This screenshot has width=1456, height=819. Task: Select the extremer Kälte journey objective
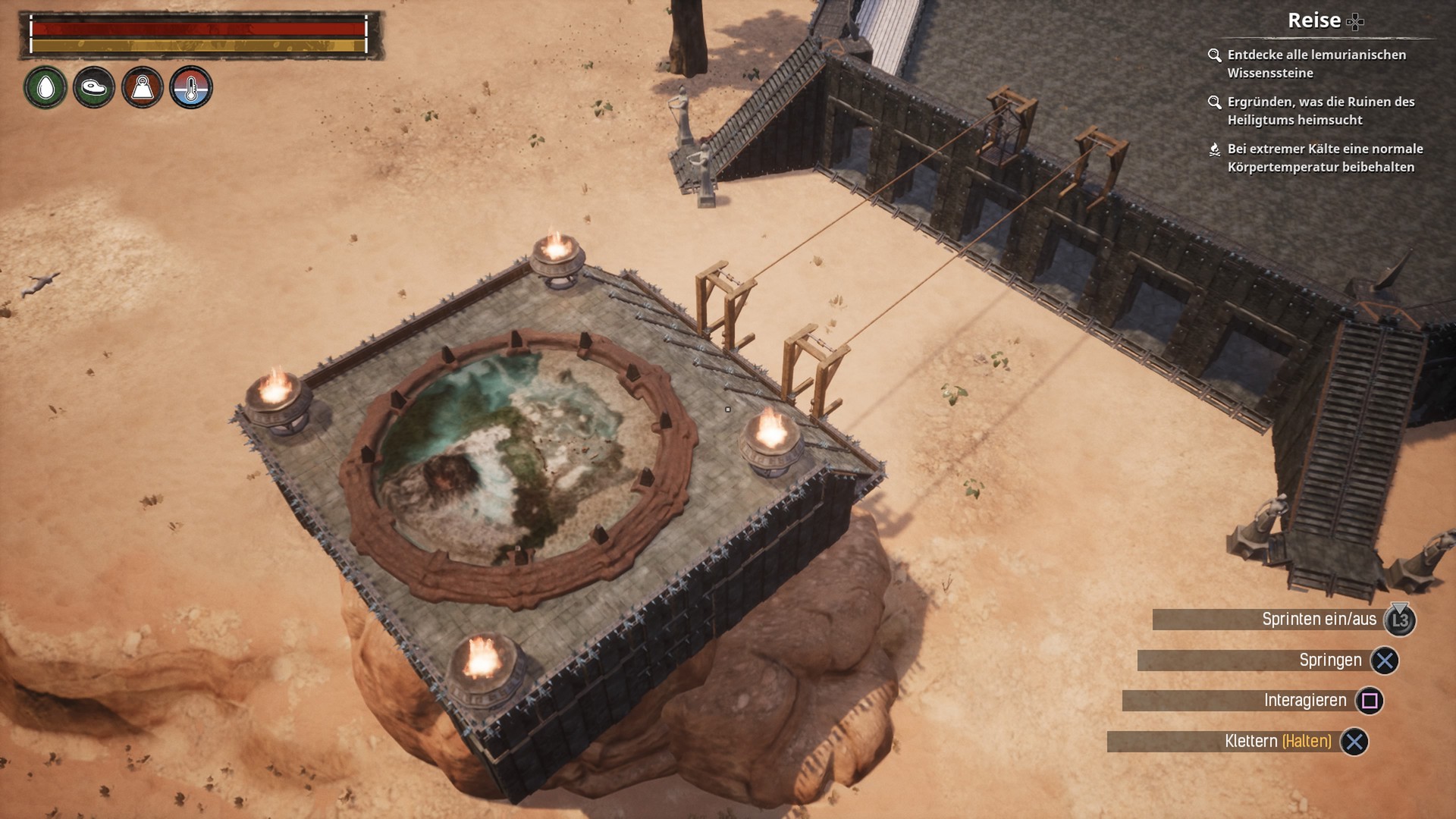[x=1324, y=158]
